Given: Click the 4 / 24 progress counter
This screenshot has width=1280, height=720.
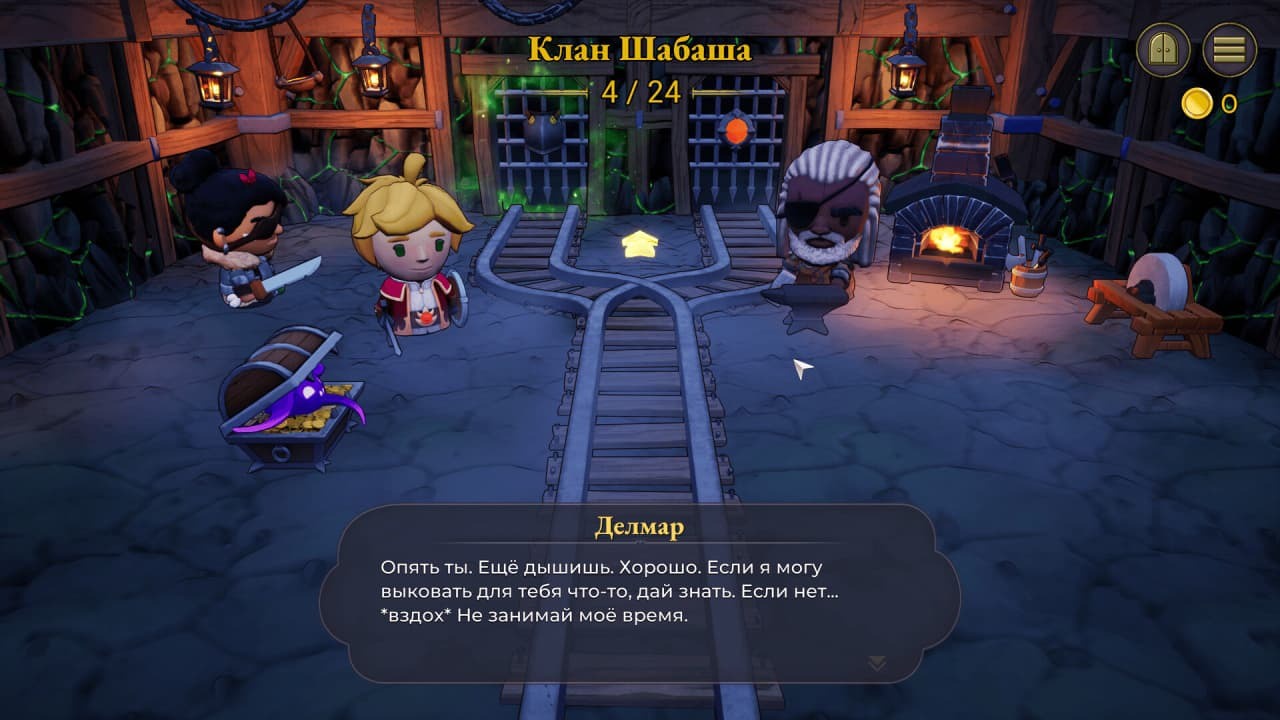Looking at the screenshot, I should (x=640, y=92).
